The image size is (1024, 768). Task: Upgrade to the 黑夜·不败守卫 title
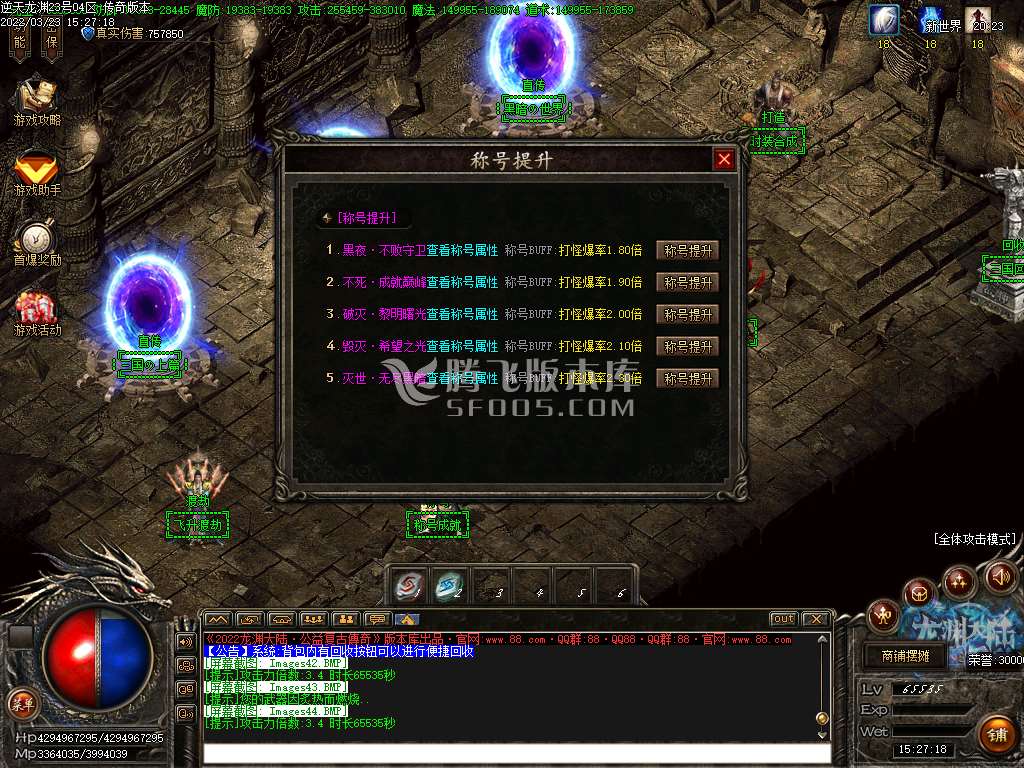tap(688, 251)
